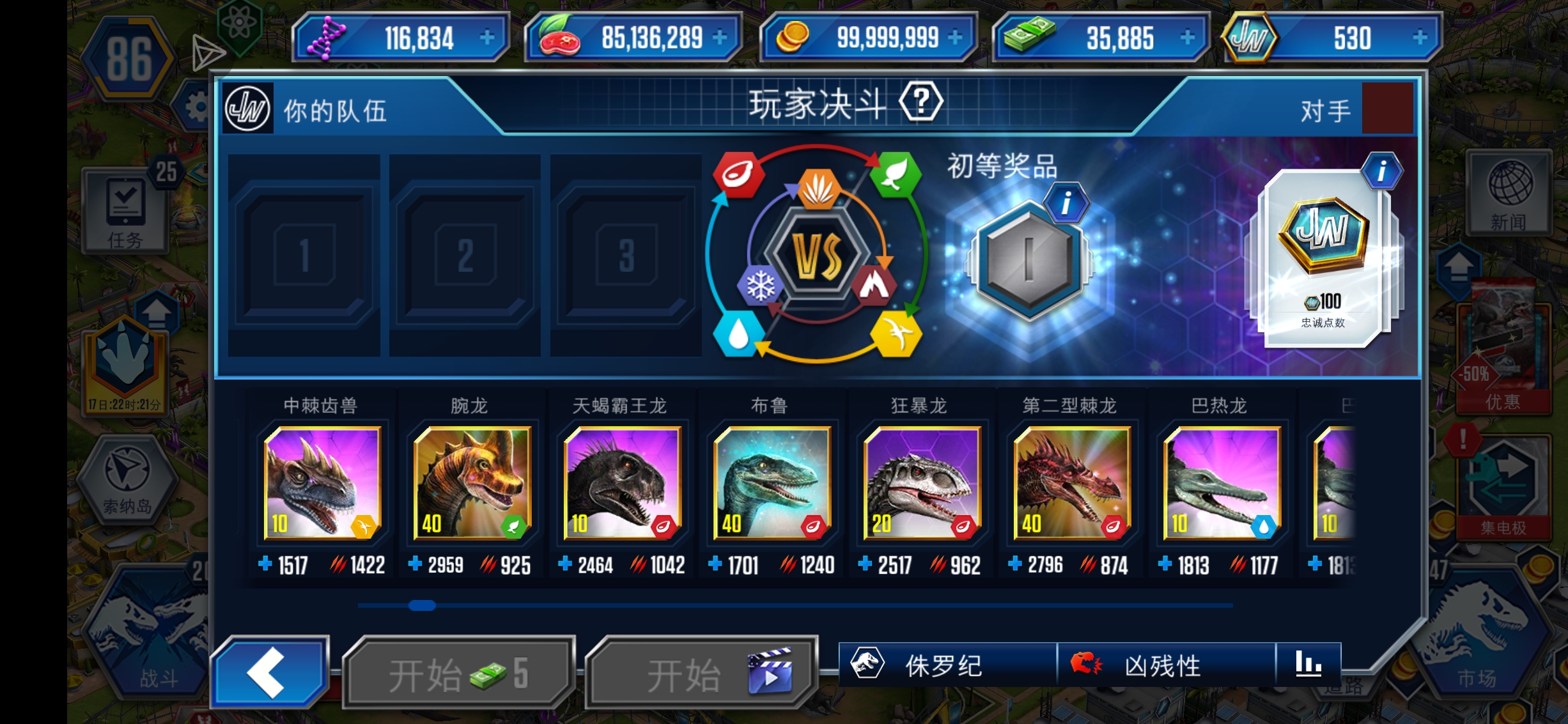
Task: Open the 侏罗纪 filter
Action: (946, 665)
